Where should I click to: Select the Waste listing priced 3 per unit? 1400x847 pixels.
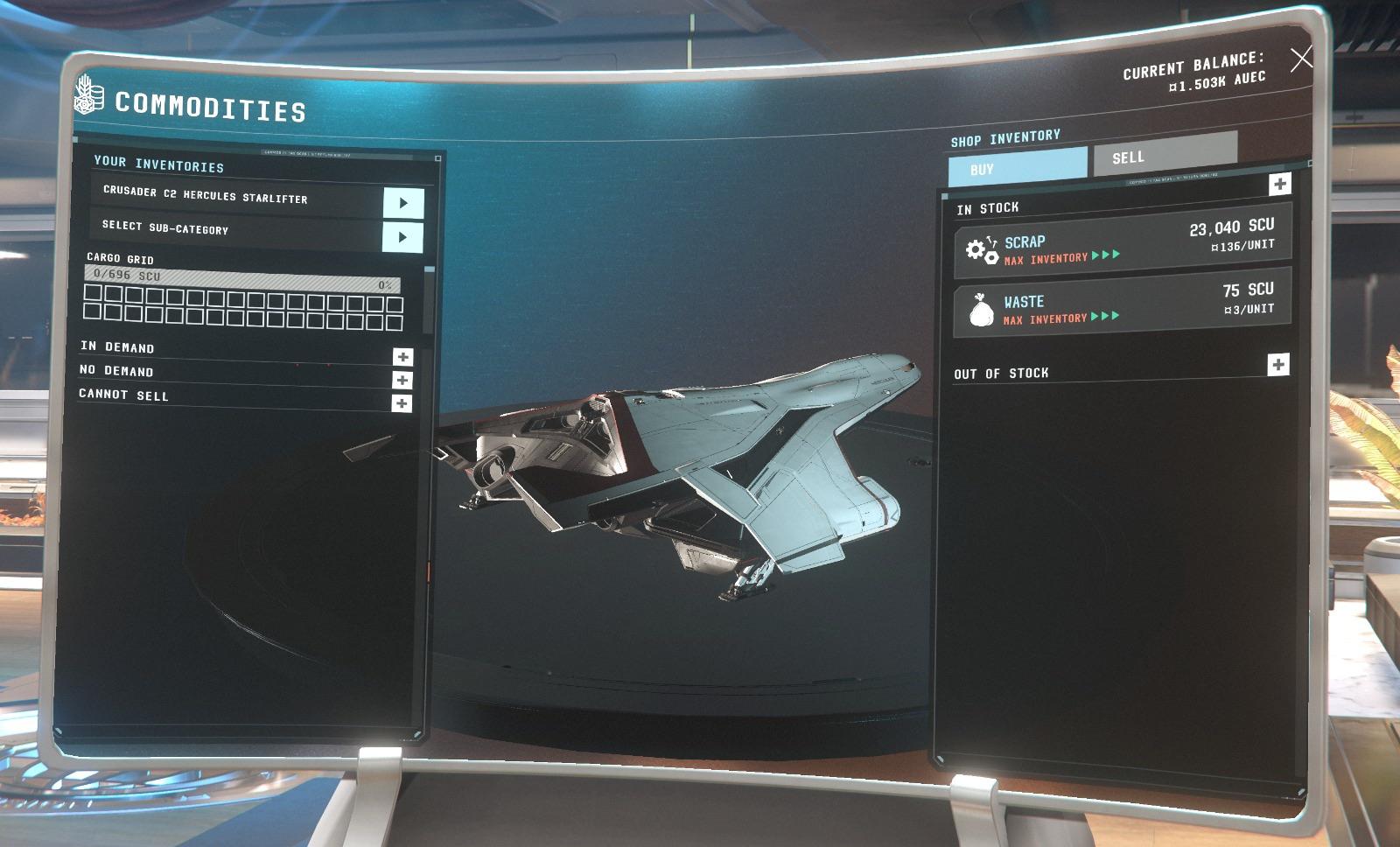point(1120,304)
